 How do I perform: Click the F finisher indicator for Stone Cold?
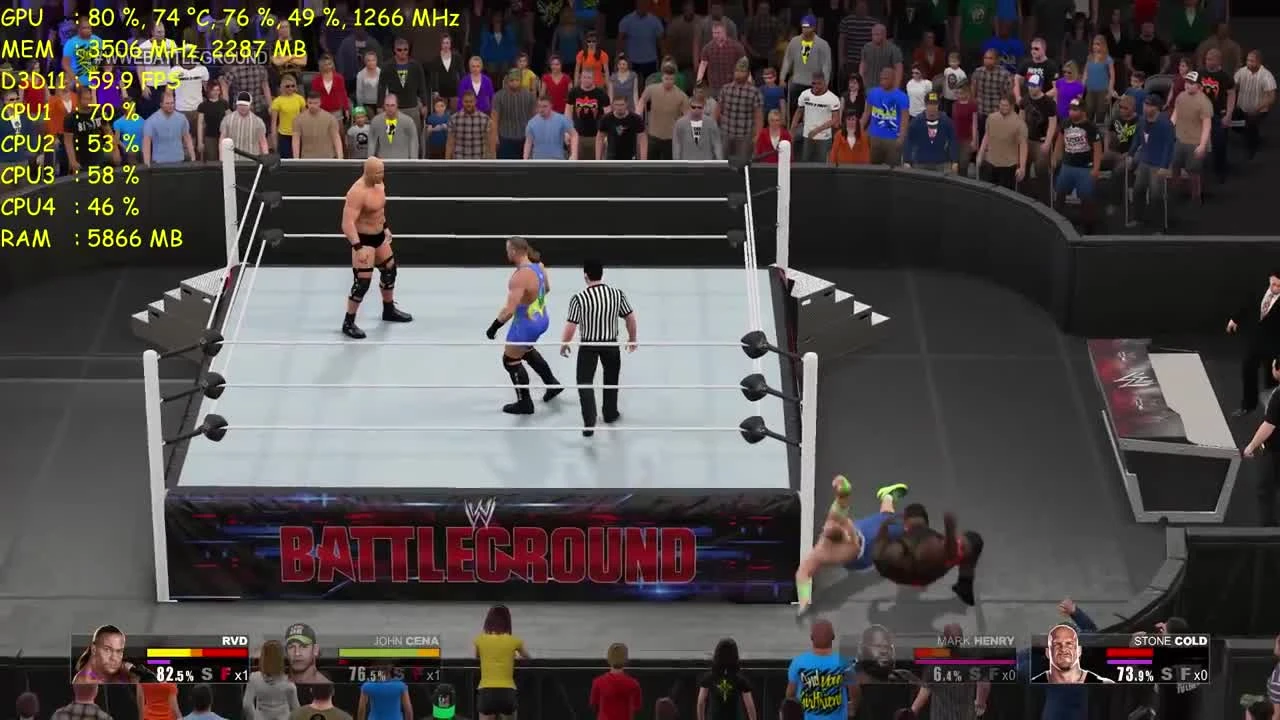[x=1186, y=673]
